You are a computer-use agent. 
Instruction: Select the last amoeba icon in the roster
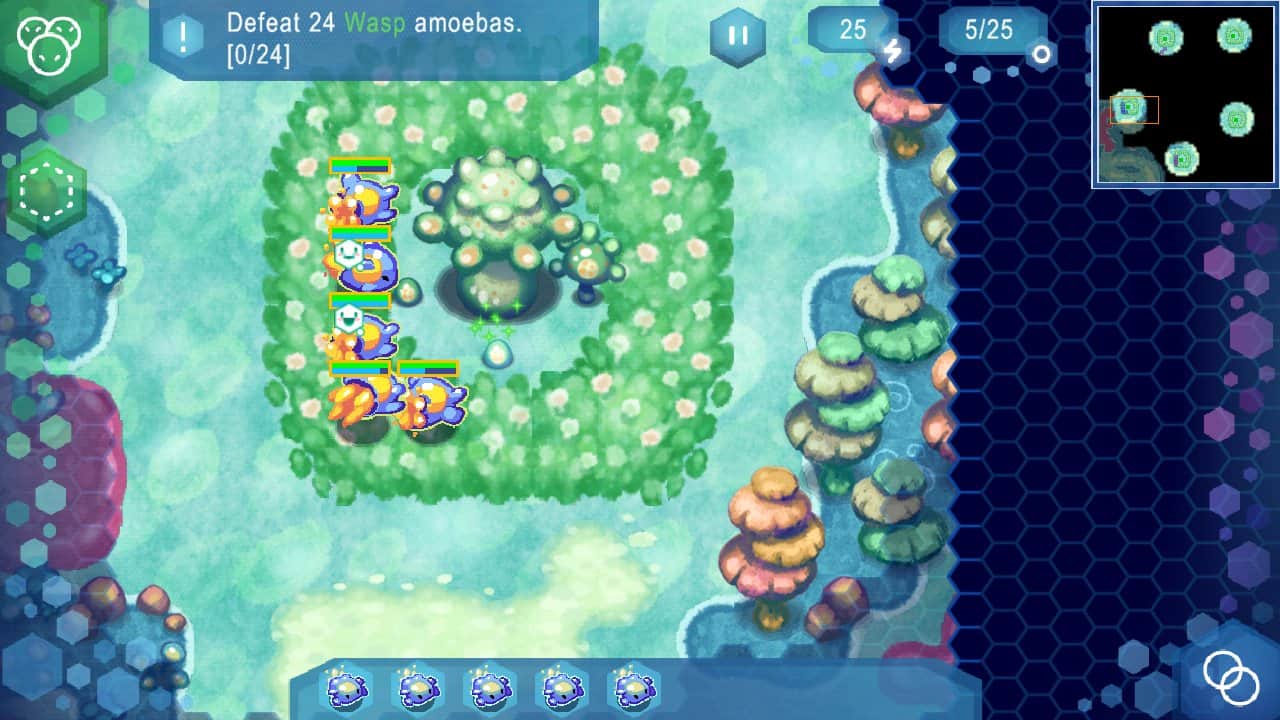coord(630,688)
